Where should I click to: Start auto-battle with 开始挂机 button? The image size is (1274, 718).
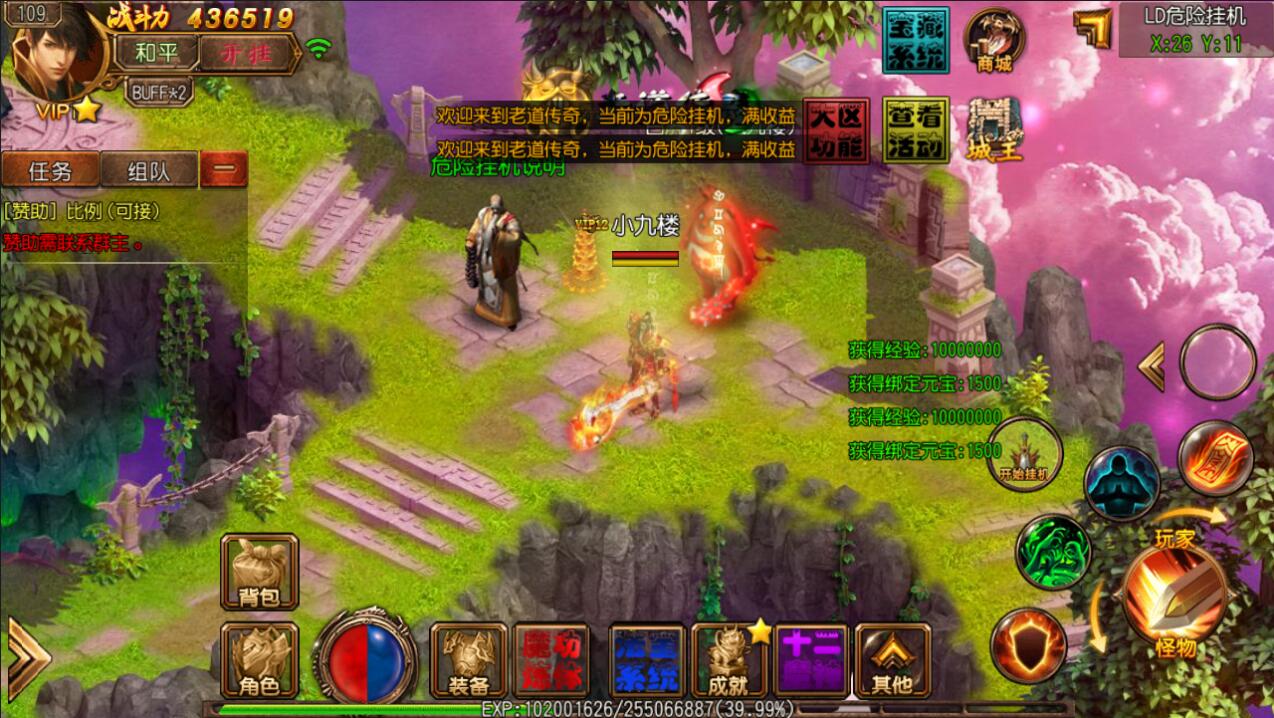1023,453
